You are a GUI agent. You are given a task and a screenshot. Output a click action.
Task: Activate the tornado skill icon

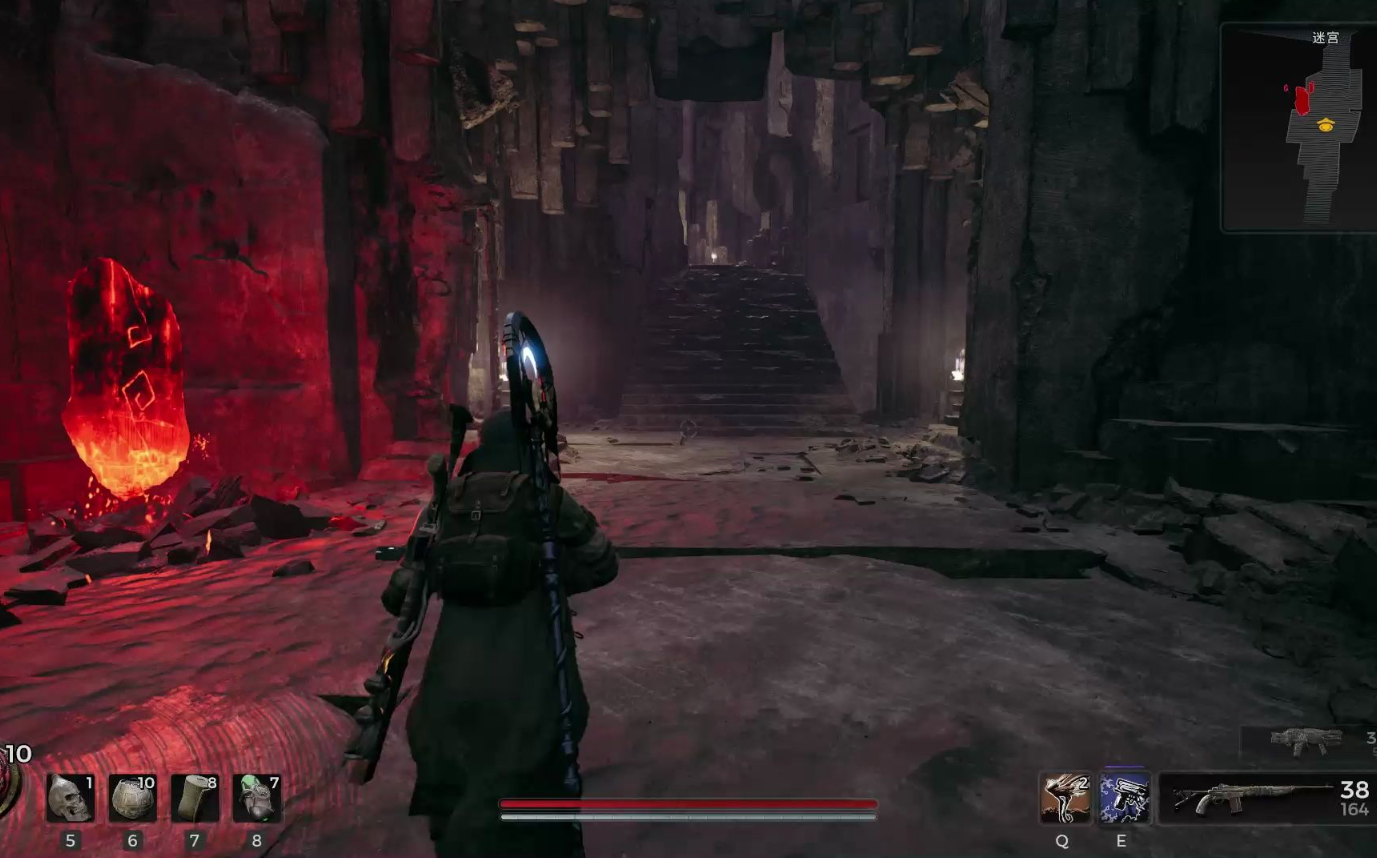pos(1064,798)
